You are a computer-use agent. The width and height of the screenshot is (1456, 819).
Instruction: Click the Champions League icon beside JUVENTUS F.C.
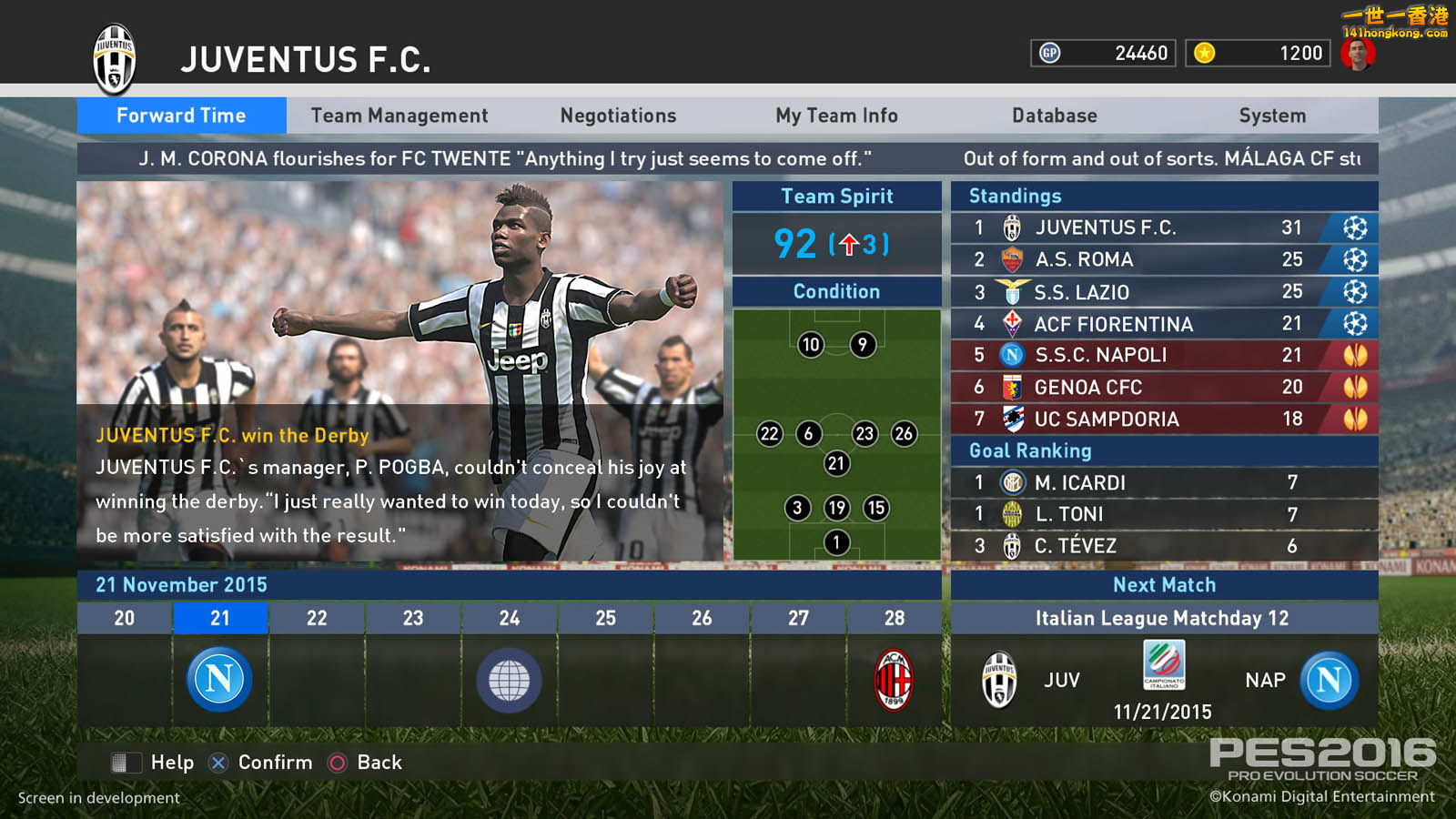point(1355,227)
